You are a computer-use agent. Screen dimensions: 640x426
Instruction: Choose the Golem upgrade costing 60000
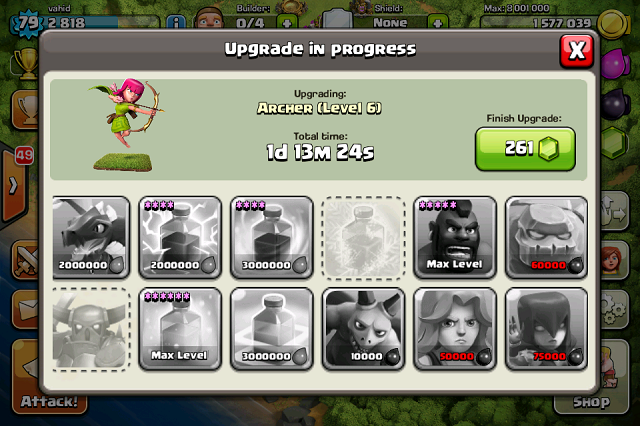click(547, 237)
